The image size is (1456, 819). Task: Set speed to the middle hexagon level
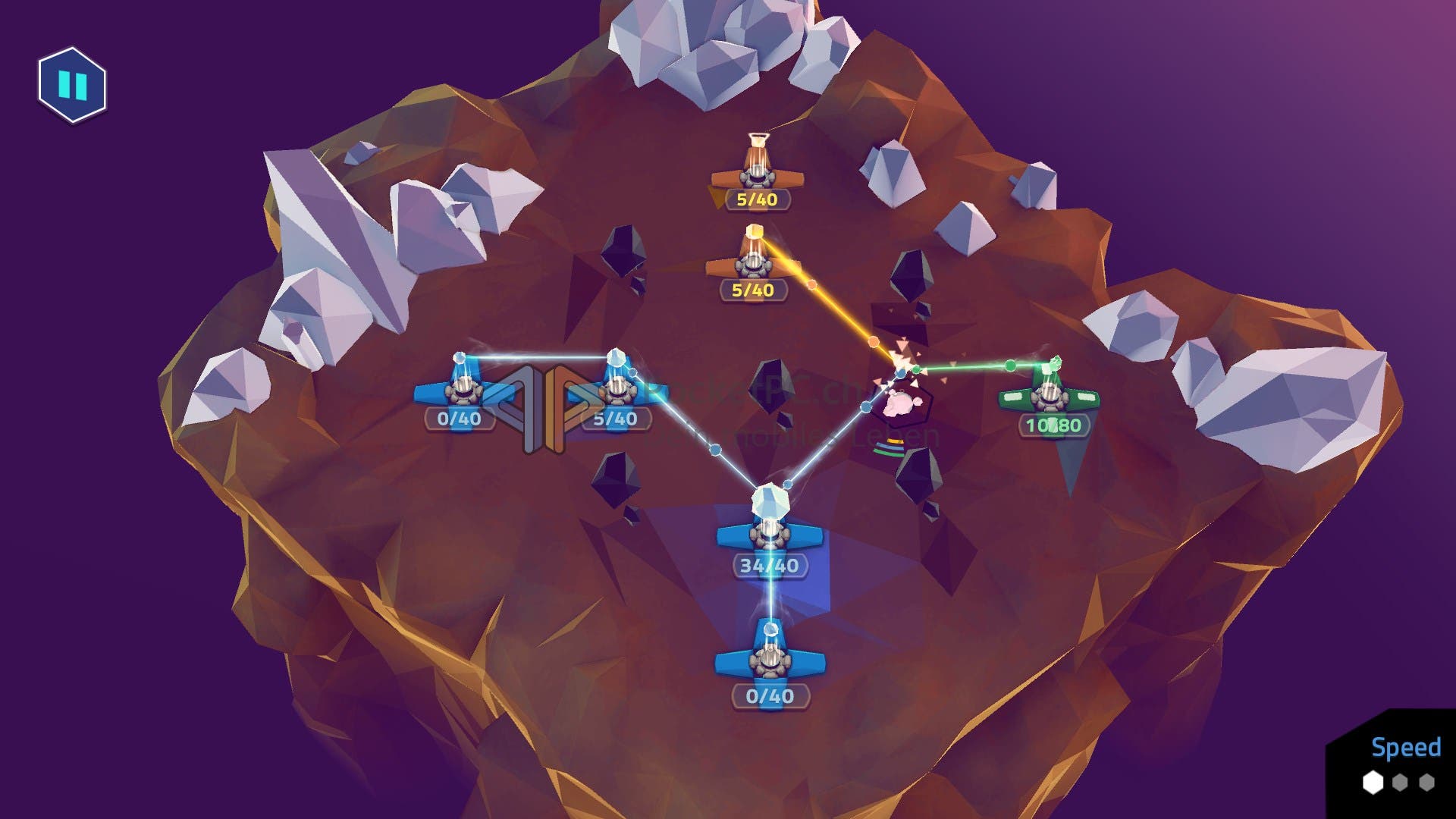point(1400,782)
